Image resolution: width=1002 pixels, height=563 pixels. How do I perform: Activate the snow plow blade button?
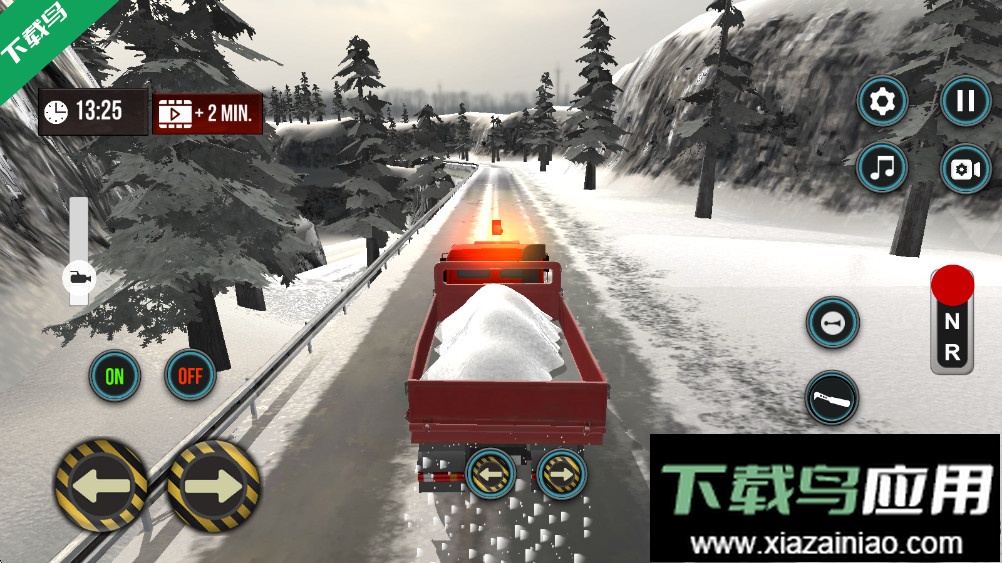[832, 397]
